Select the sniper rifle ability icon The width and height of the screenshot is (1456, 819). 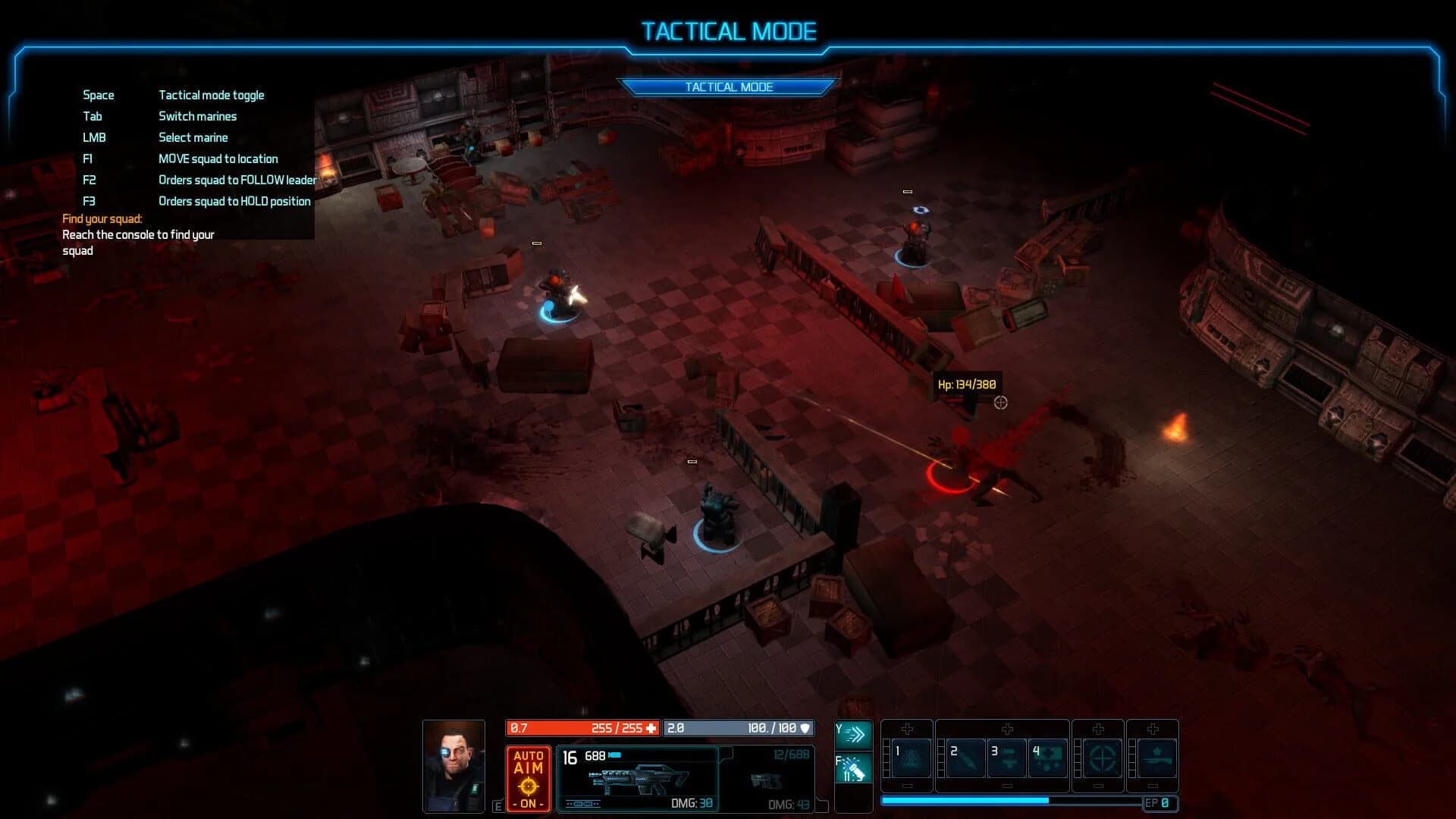click(1155, 759)
